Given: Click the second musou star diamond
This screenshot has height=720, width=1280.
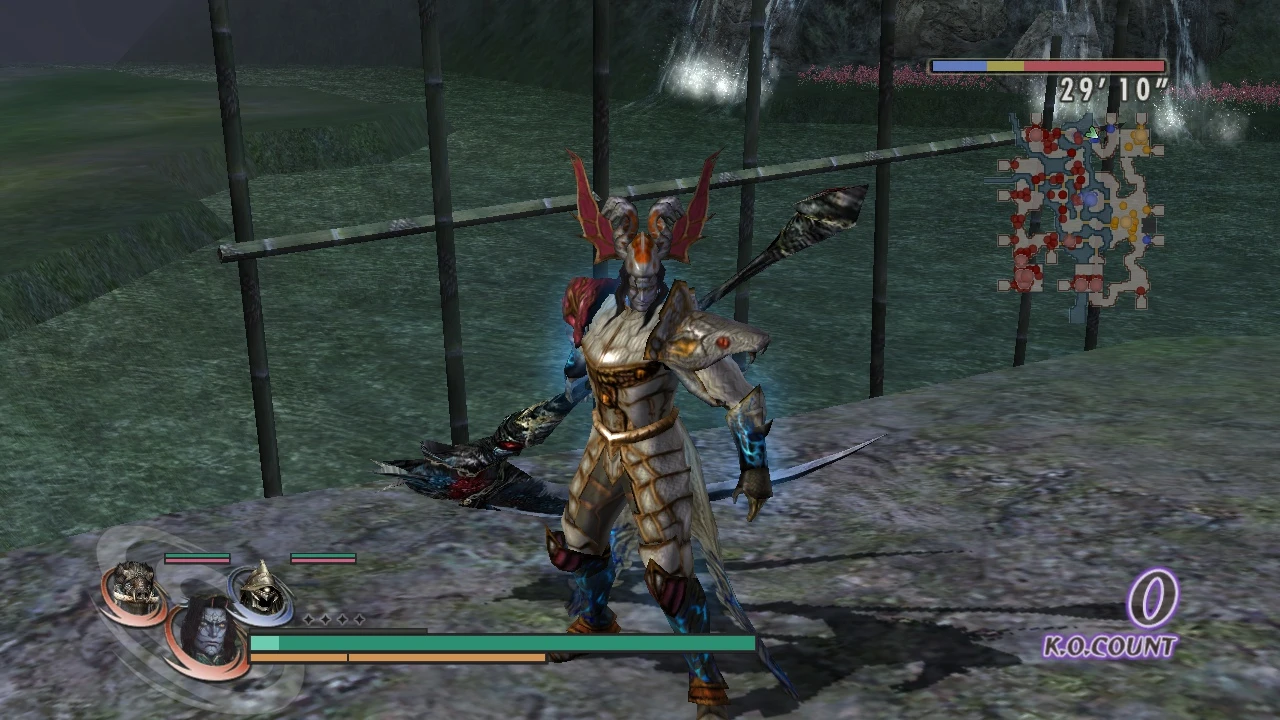Looking at the screenshot, I should (x=325, y=619).
